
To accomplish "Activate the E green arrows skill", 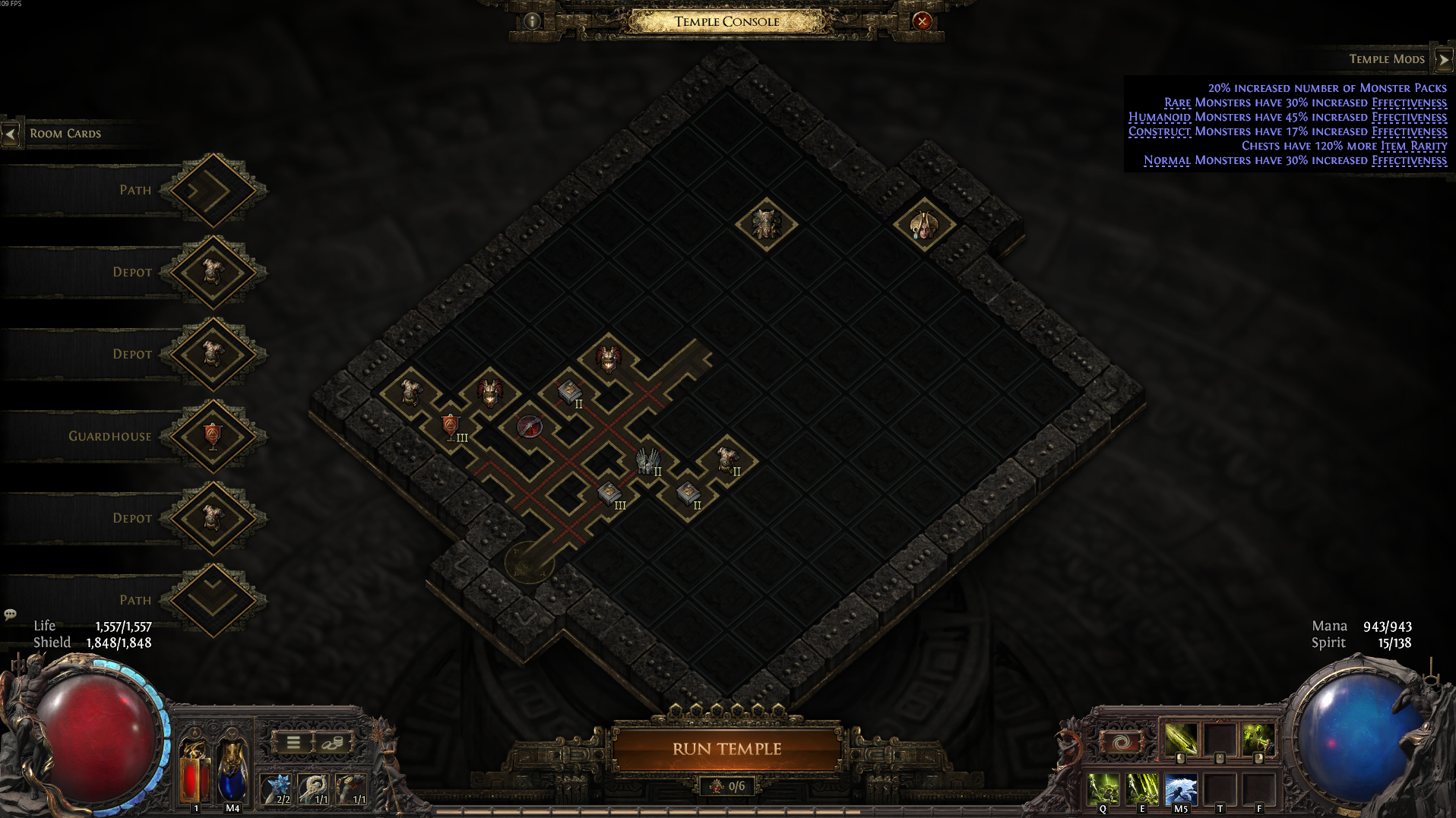I will point(1141,789).
